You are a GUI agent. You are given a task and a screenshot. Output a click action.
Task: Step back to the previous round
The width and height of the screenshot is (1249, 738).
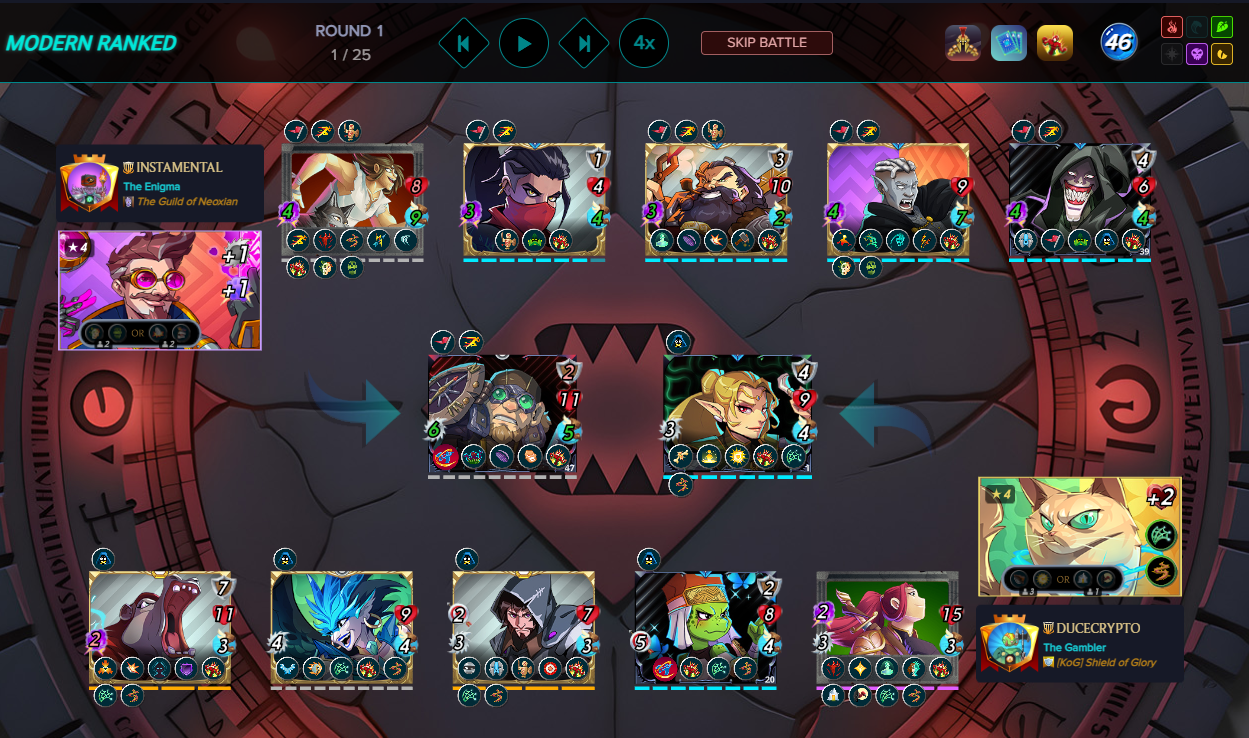click(x=463, y=44)
